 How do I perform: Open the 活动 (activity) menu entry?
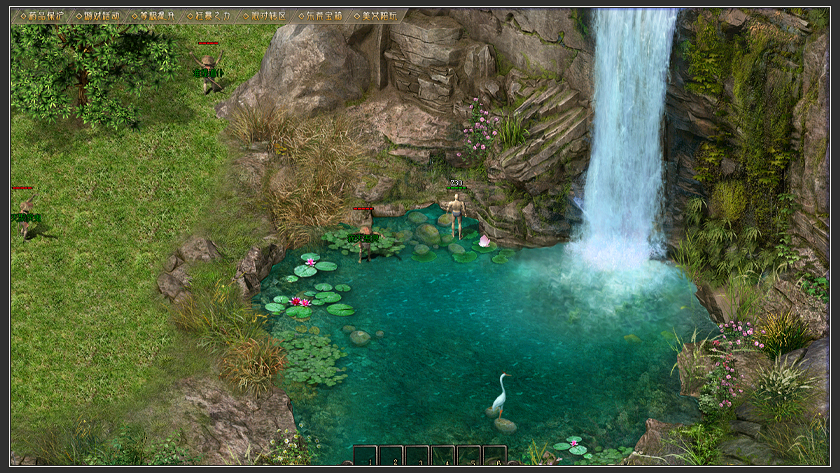click(101, 16)
